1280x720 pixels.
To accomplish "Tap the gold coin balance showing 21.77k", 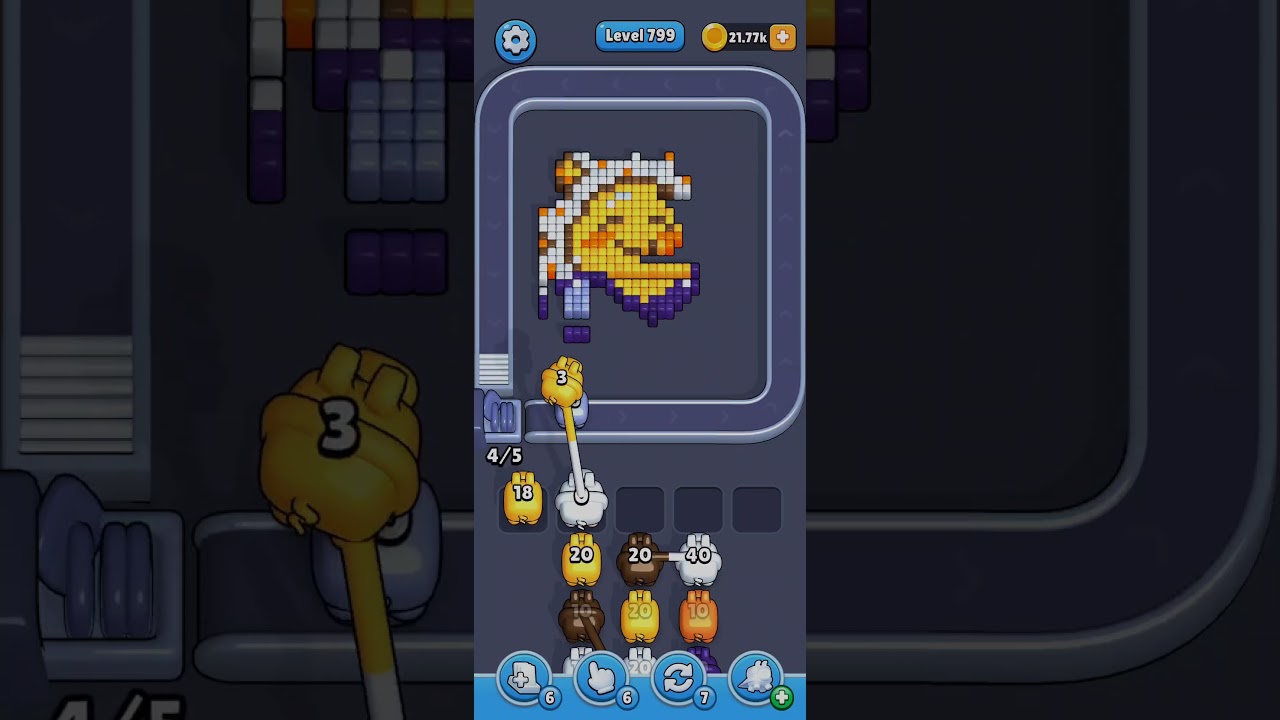I will pyautogui.click(x=738, y=36).
